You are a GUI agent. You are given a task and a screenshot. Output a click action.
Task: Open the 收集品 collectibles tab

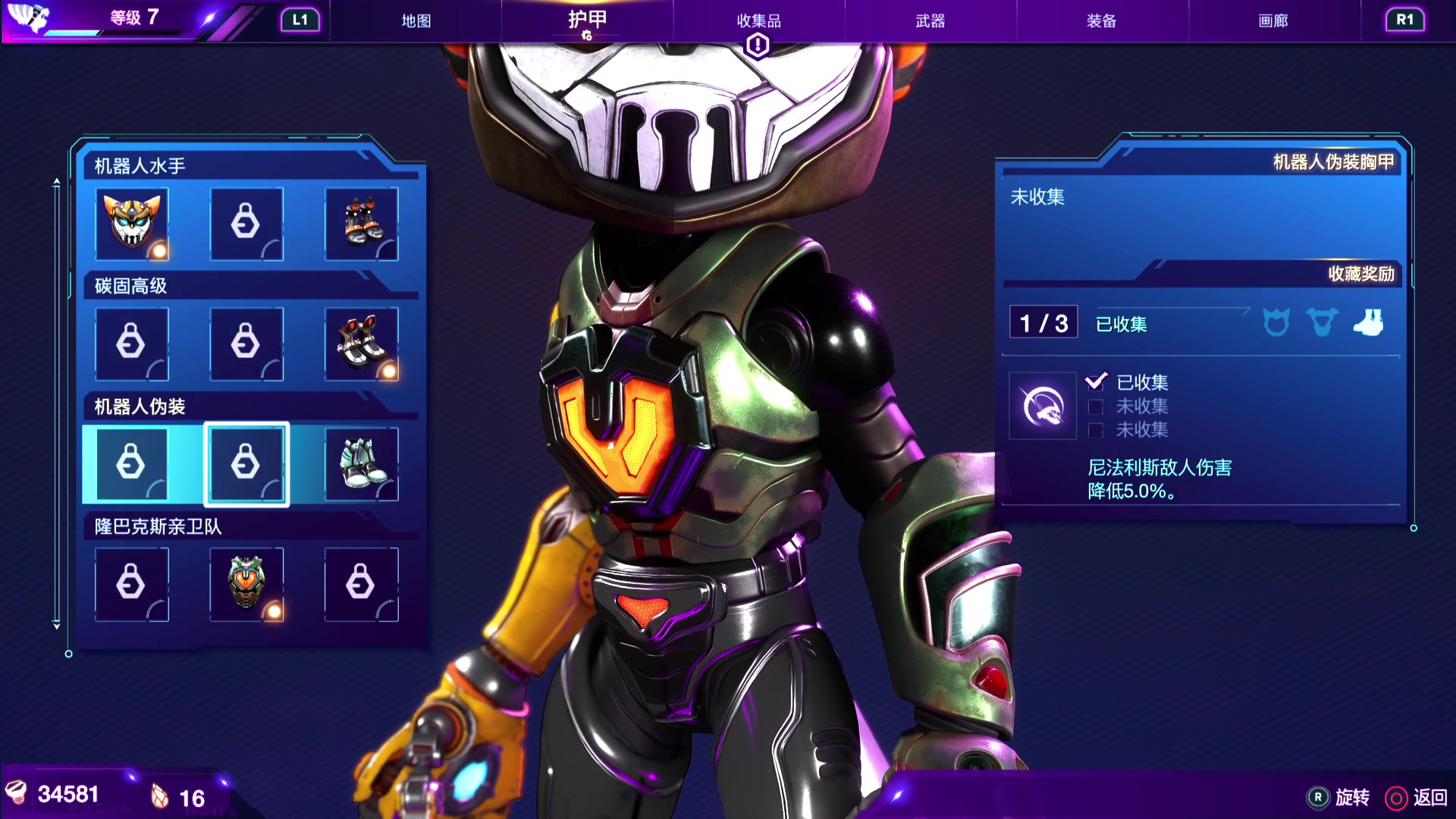pos(758,20)
